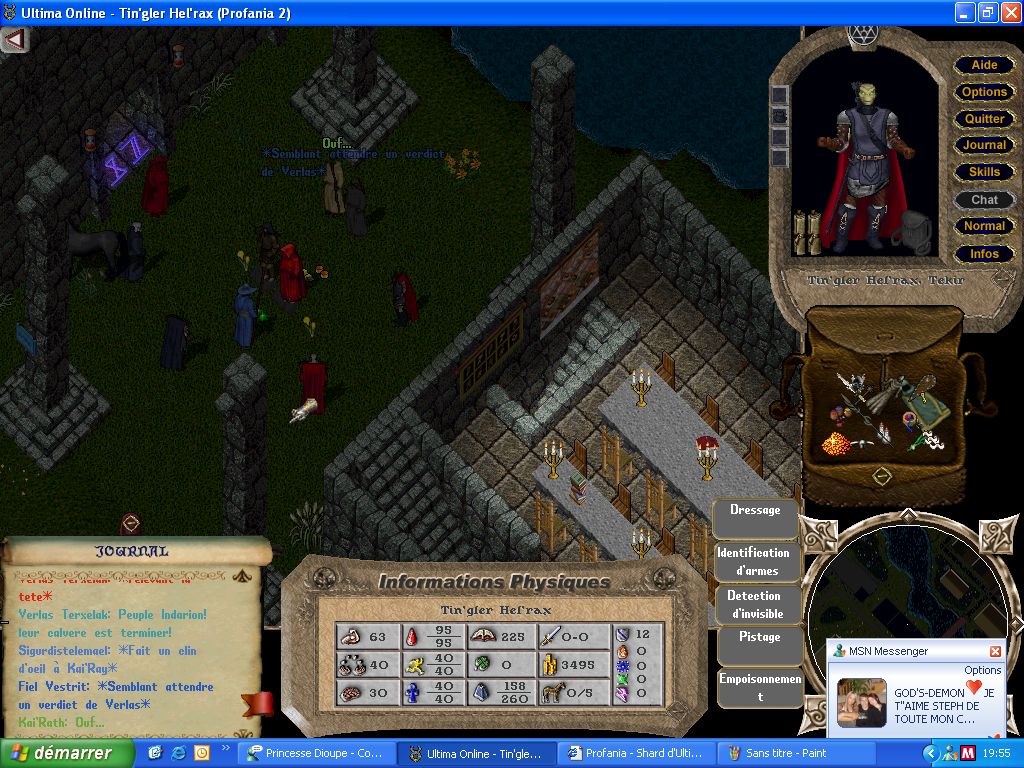
Task: Collapse the top-left red arrow button
Action: (15, 40)
